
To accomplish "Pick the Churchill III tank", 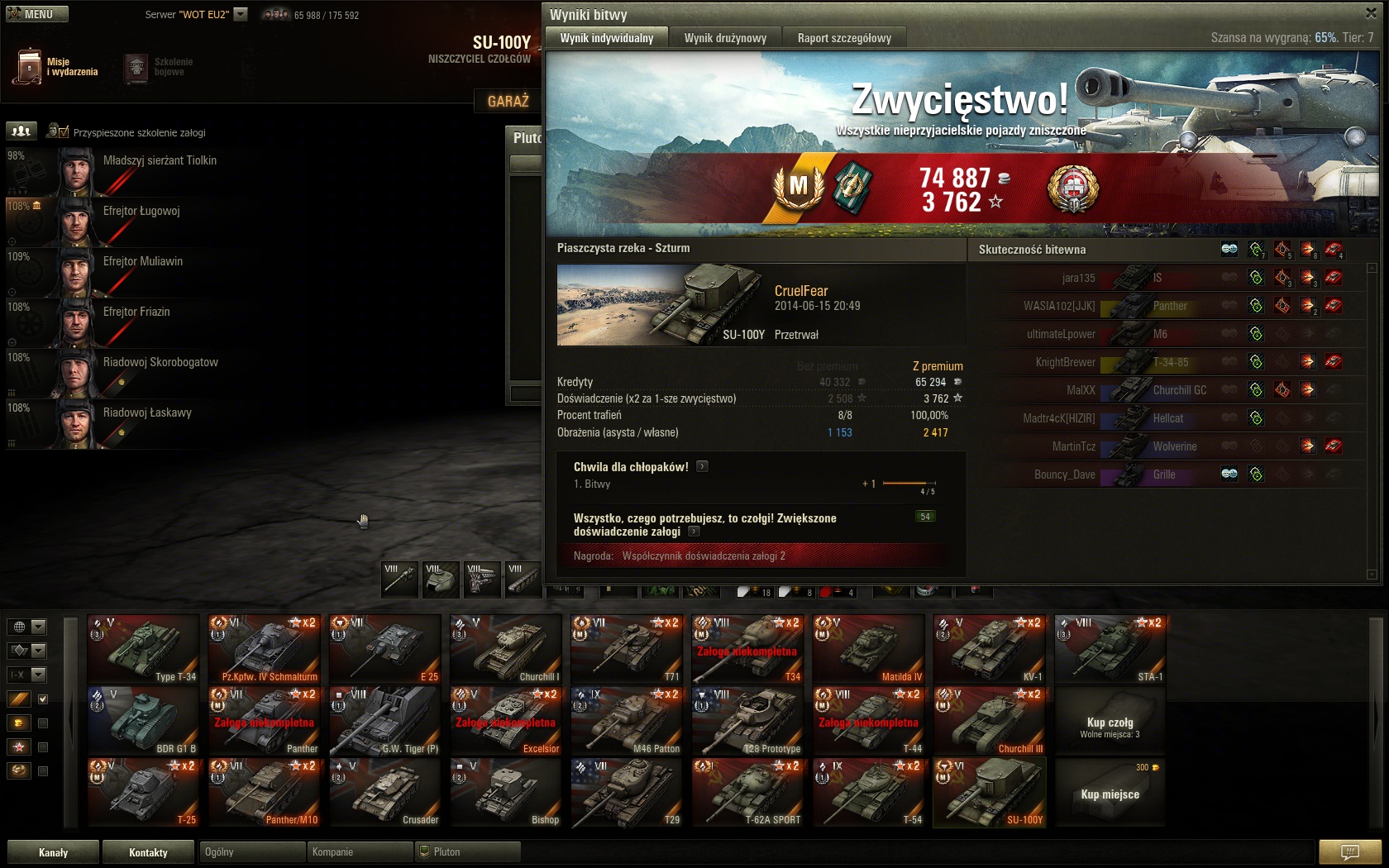I will [989, 721].
